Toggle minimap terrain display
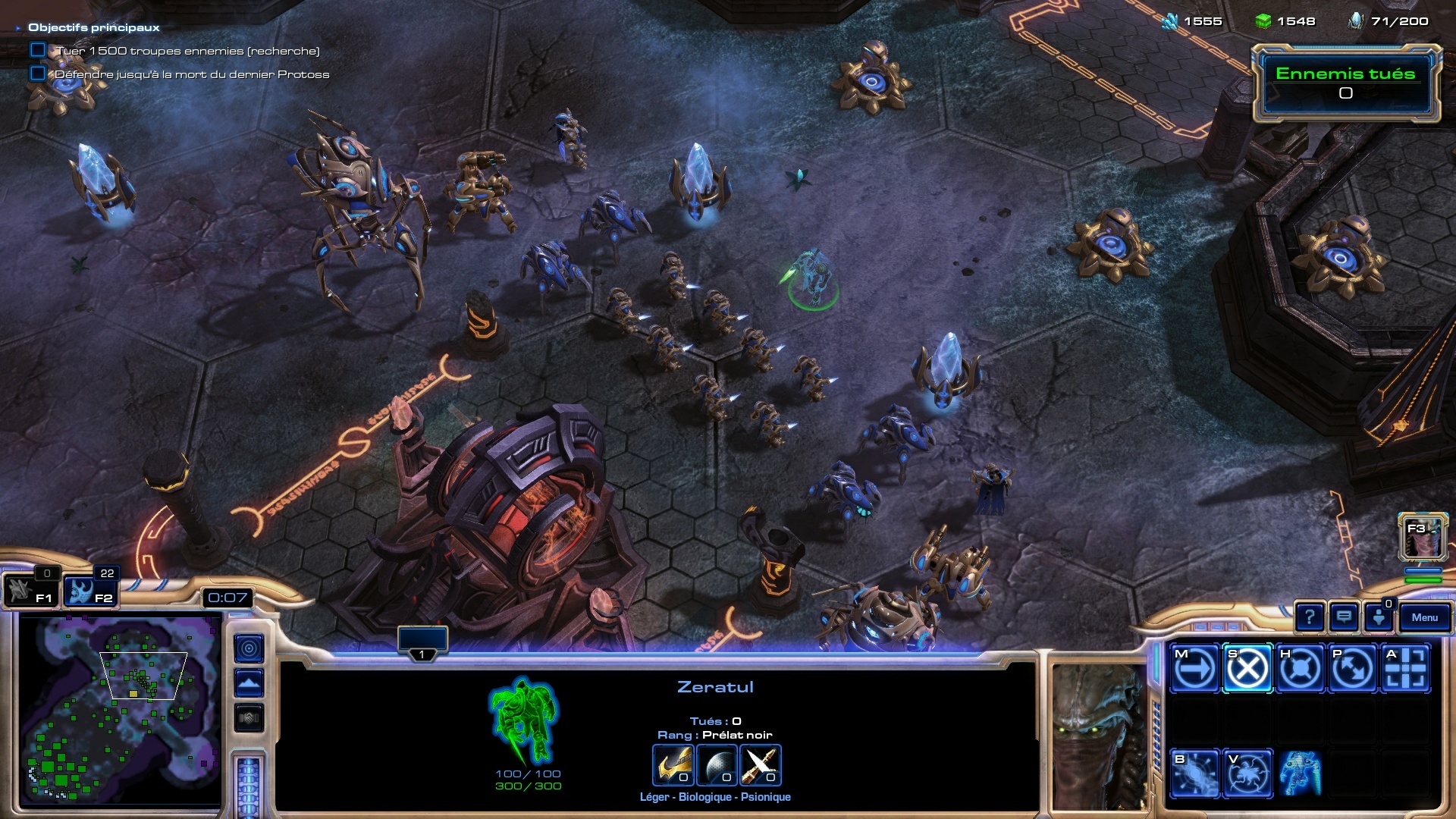This screenshot has height=819, width=1456. point(249,683)
